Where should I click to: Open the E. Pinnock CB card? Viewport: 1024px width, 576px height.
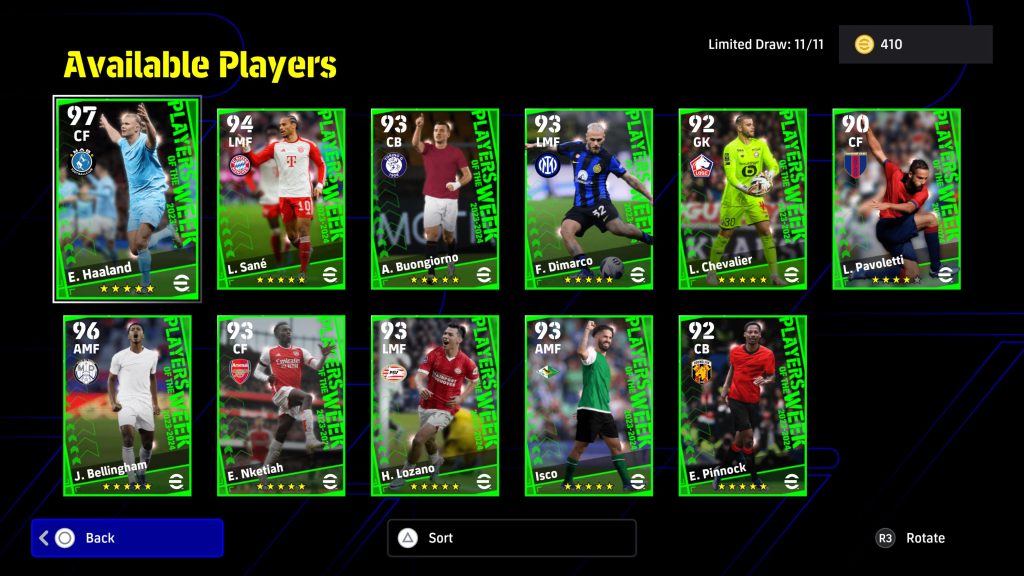(x=743, y=405)
